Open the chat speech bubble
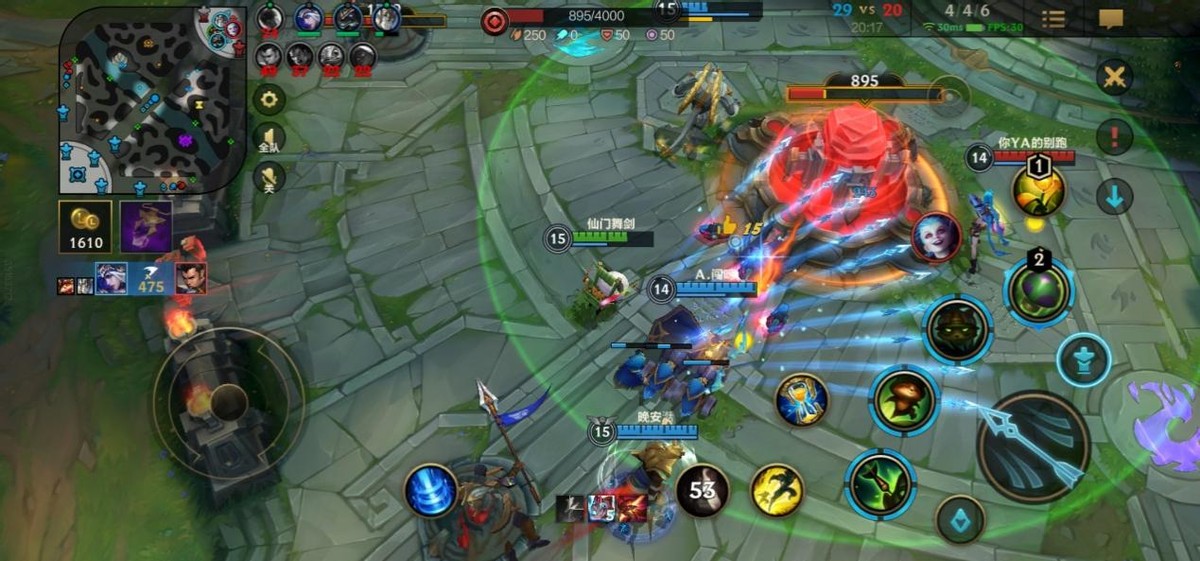The width and height of the screenshot is (1200, 561). coord(1111,19)
